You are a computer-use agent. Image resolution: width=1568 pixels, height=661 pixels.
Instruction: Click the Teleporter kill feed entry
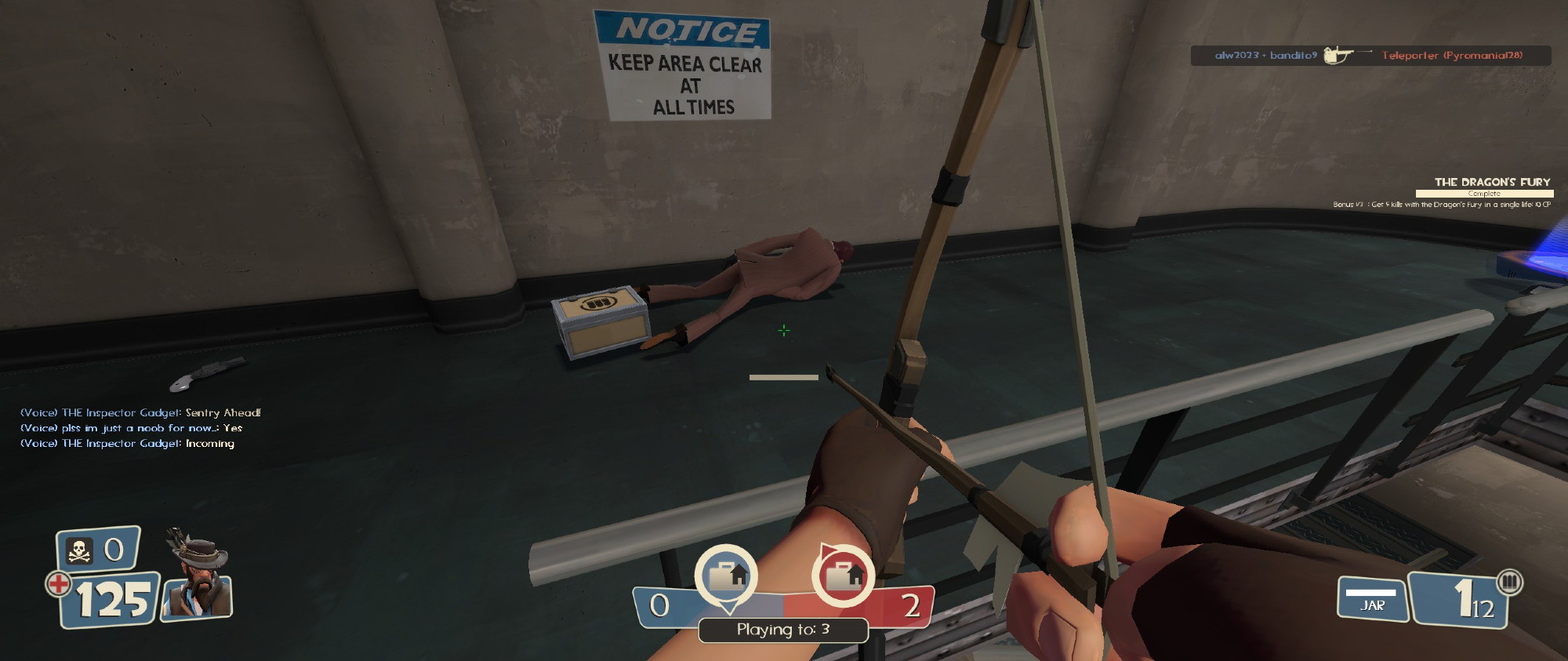coord(1370,56)
